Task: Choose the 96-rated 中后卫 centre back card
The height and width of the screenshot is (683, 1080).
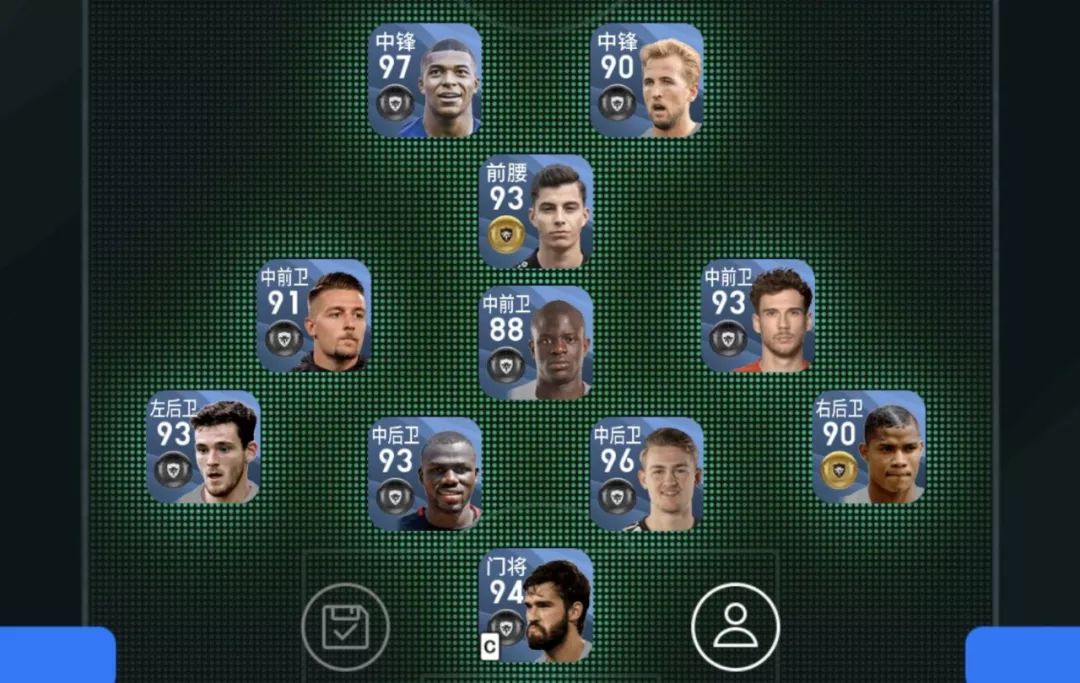Action: tap(647, 474)
